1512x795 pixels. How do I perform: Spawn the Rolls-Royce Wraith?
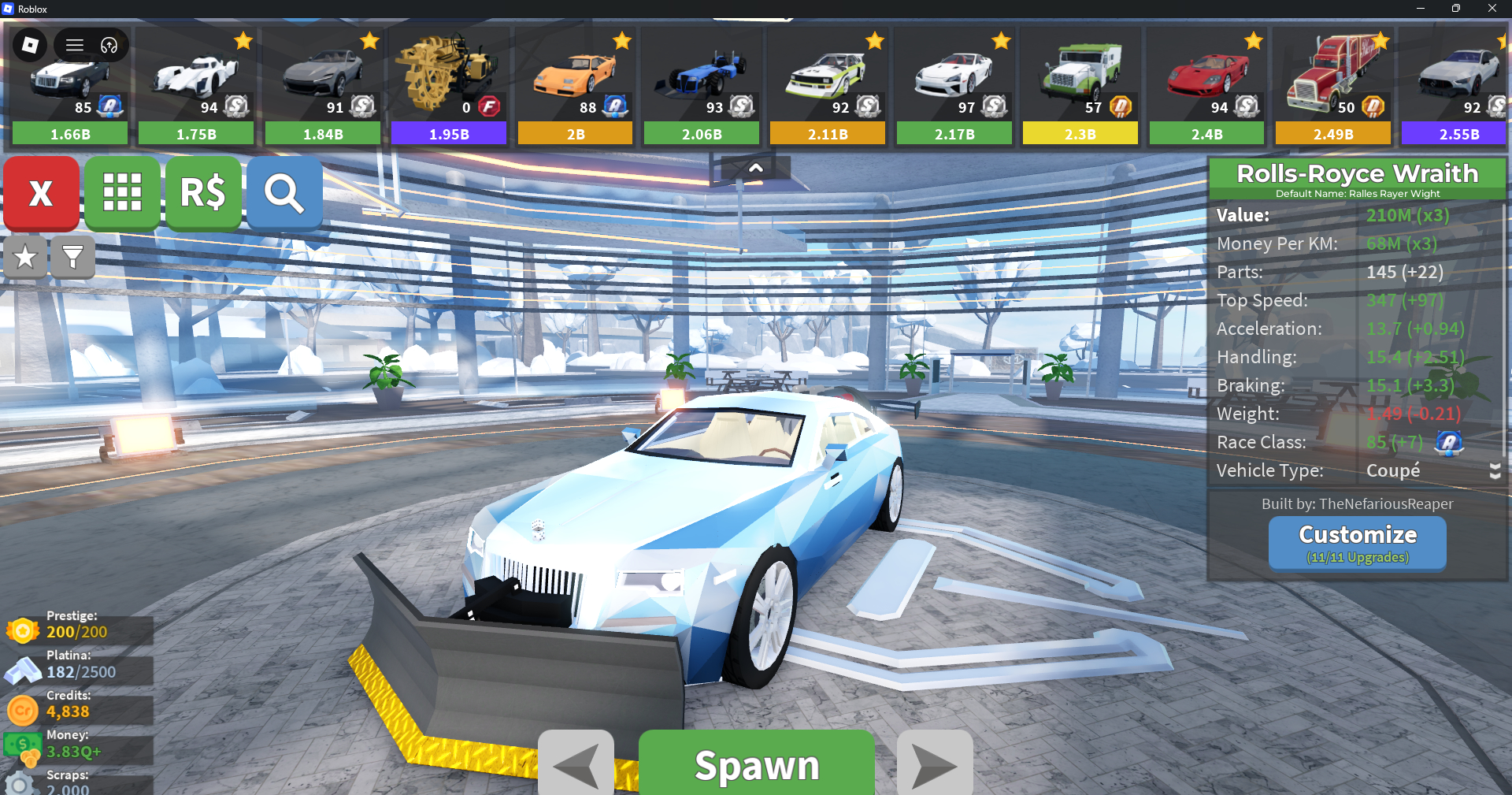pyautogui.click(x=756, y=764)
